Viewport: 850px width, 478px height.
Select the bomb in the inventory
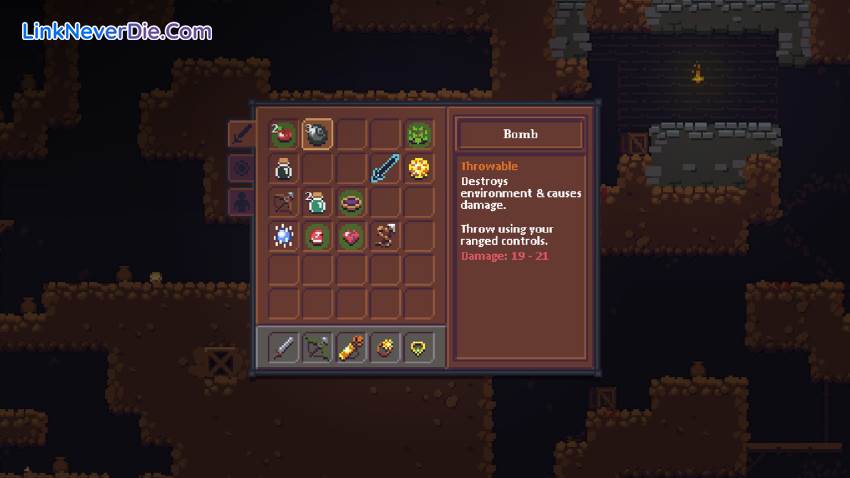pos(317,134)
